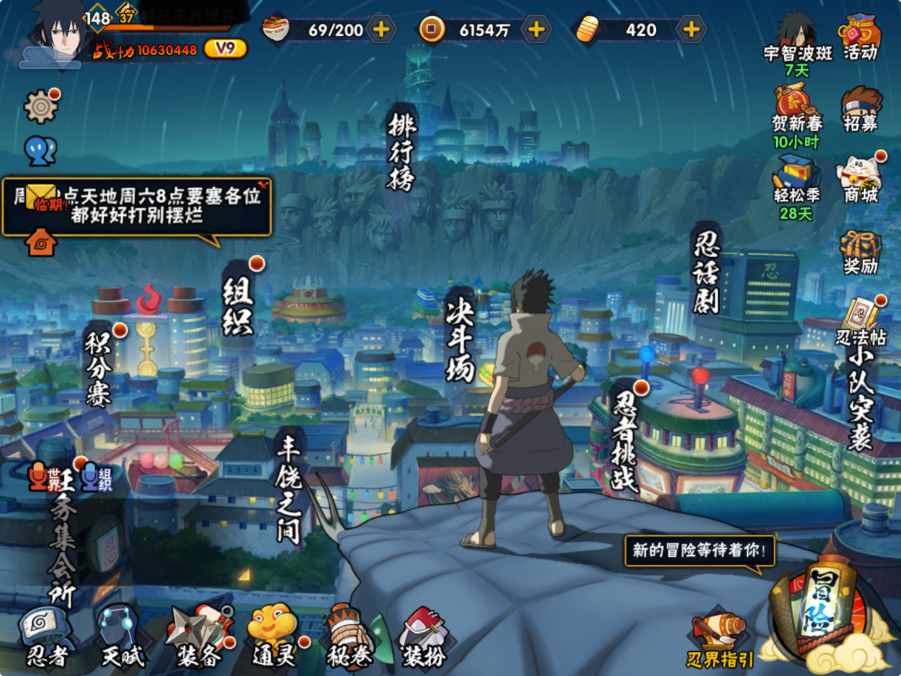Open the 奖励 rewards icon
The height and width of the screenshot is (676, 901).
[x=860, y=250]
